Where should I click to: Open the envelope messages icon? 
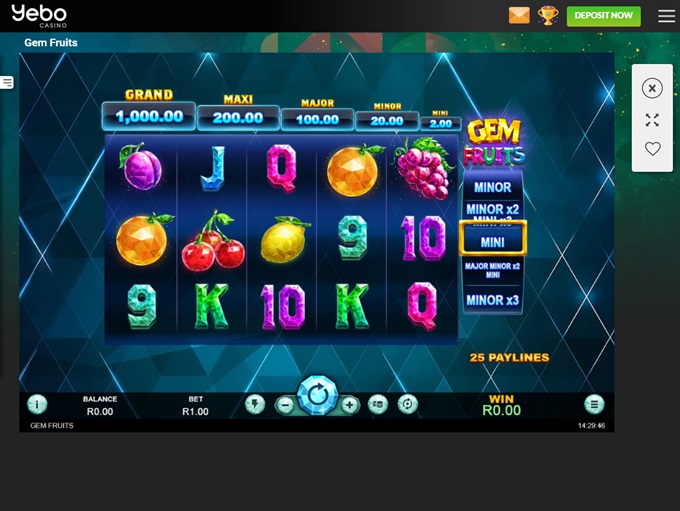pyautogui.click(x=519, y=16)
